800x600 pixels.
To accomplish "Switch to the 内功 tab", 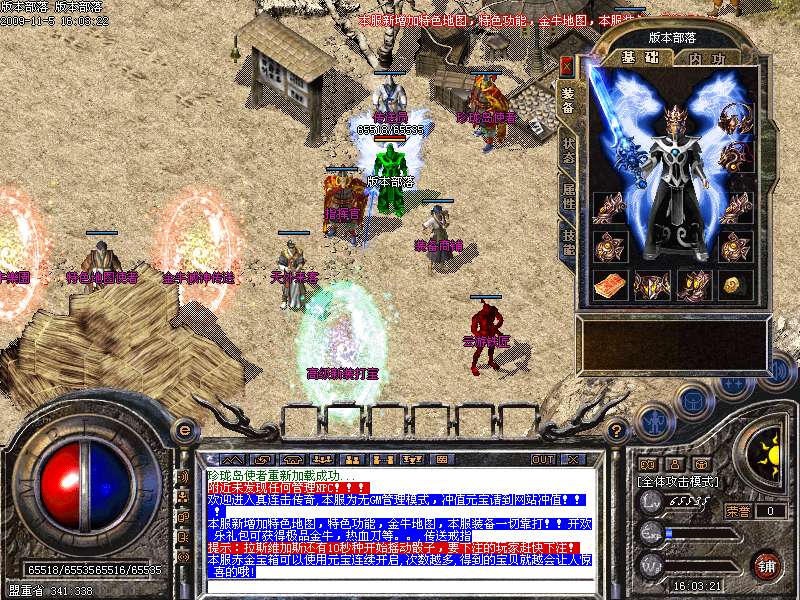I will click(x=707, y=58).
